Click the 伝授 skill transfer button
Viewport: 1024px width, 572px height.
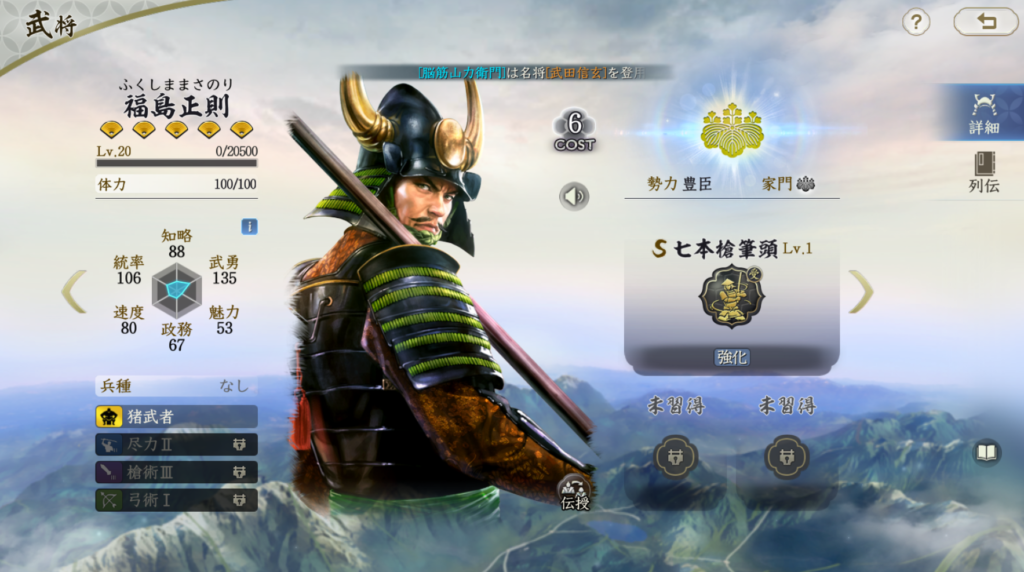[x=574, y=492]
